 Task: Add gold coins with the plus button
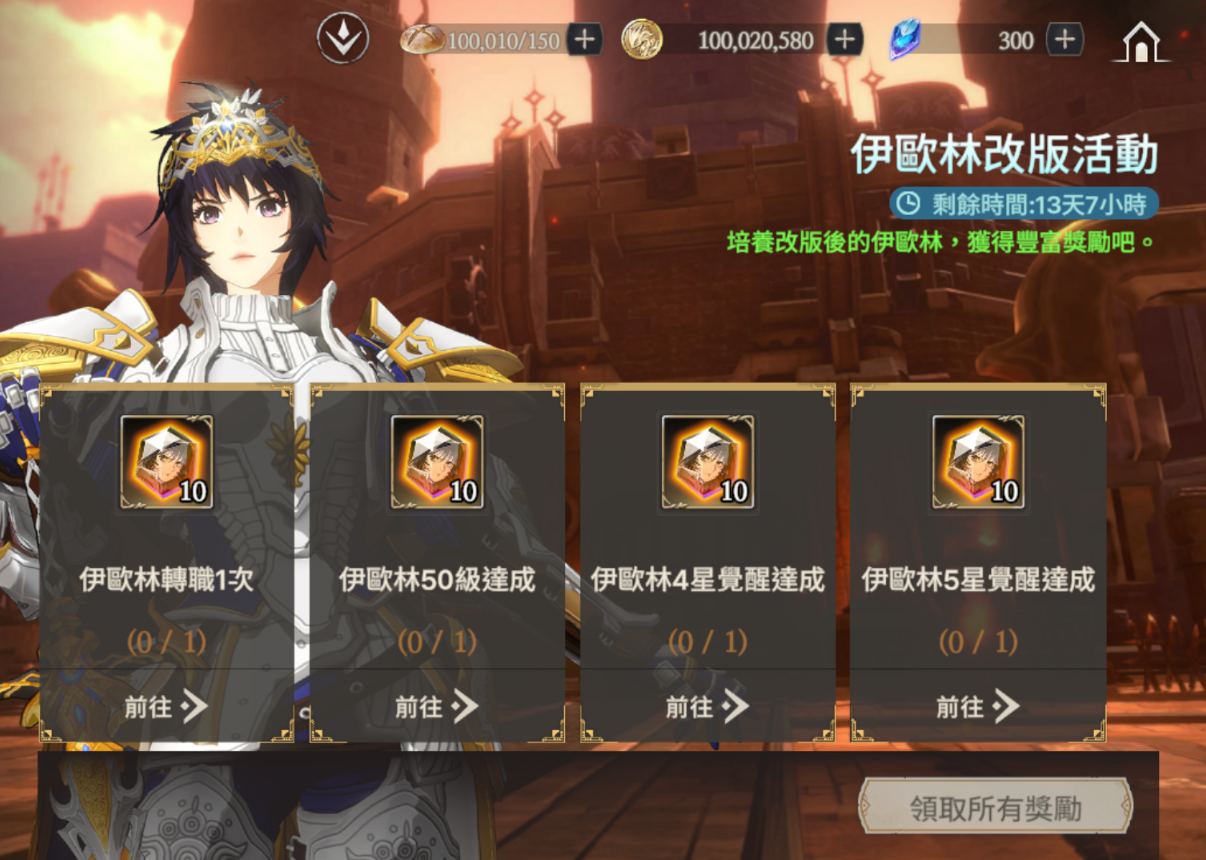(845, 40)
